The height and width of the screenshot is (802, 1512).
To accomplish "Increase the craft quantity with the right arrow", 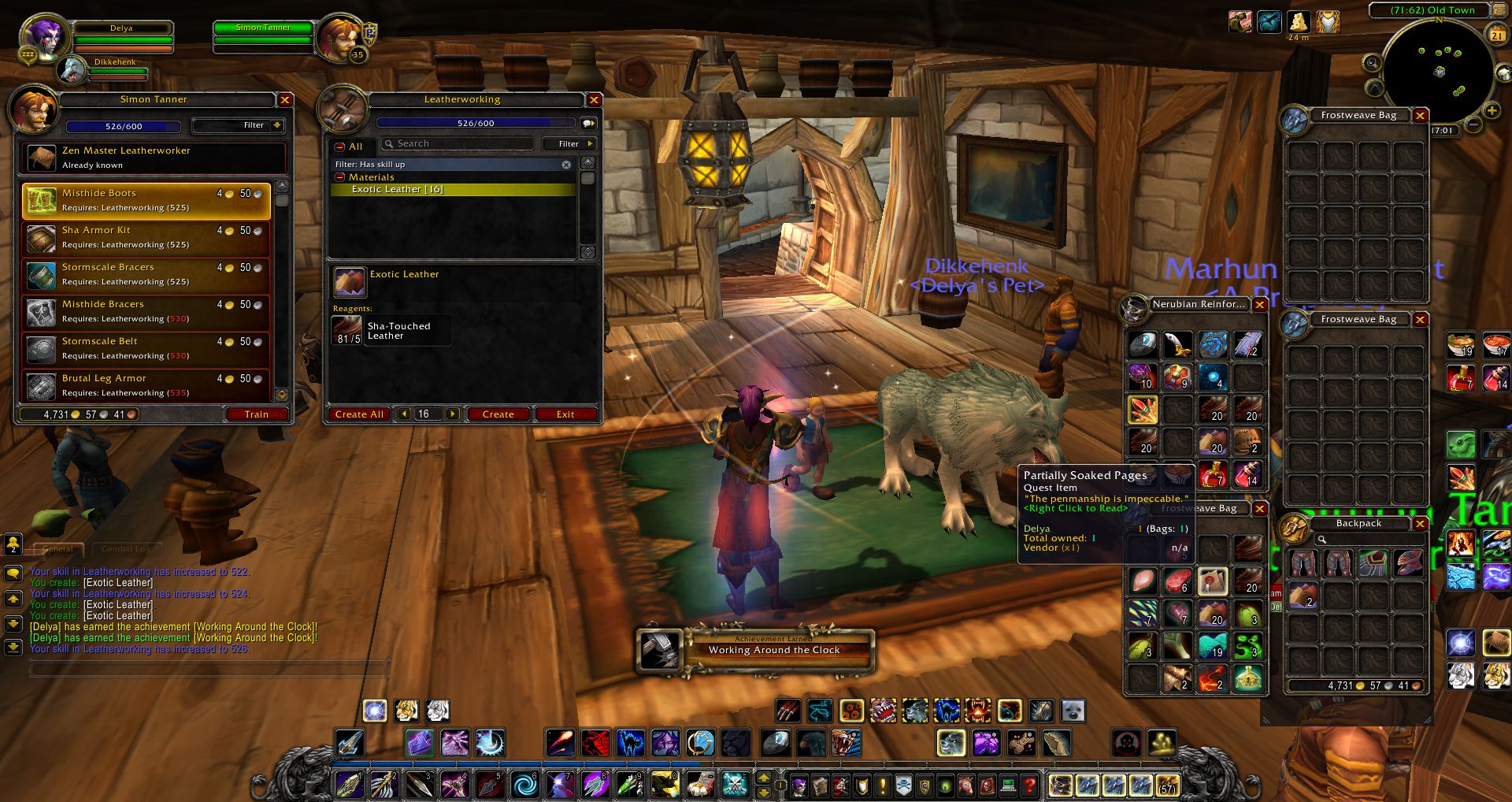I will point(452,414).
